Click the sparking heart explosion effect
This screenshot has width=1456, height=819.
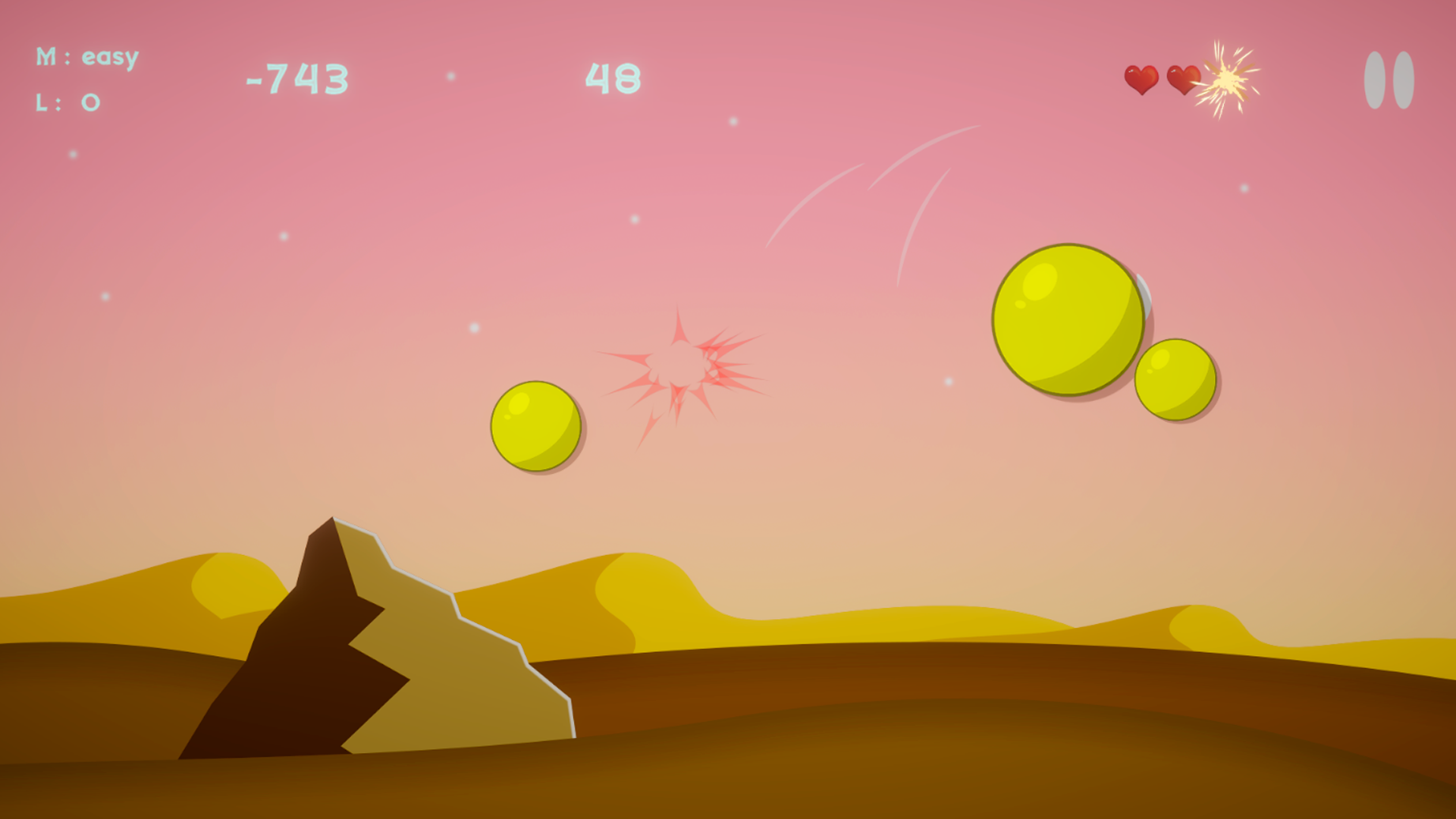click(x=1227, y=81)
